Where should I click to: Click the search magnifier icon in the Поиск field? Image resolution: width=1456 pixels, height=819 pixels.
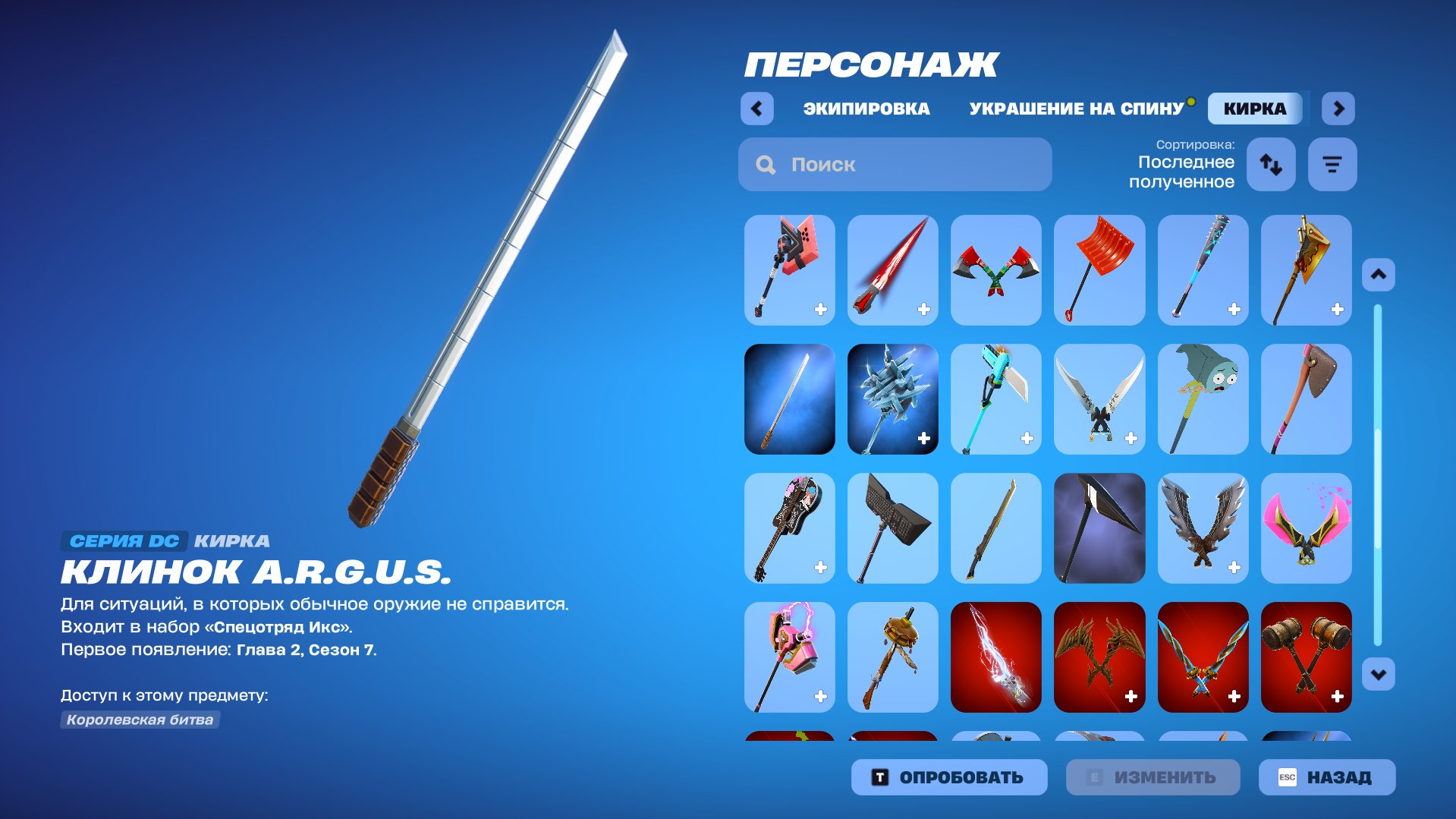pyautogui.click(x=765, y=164)
